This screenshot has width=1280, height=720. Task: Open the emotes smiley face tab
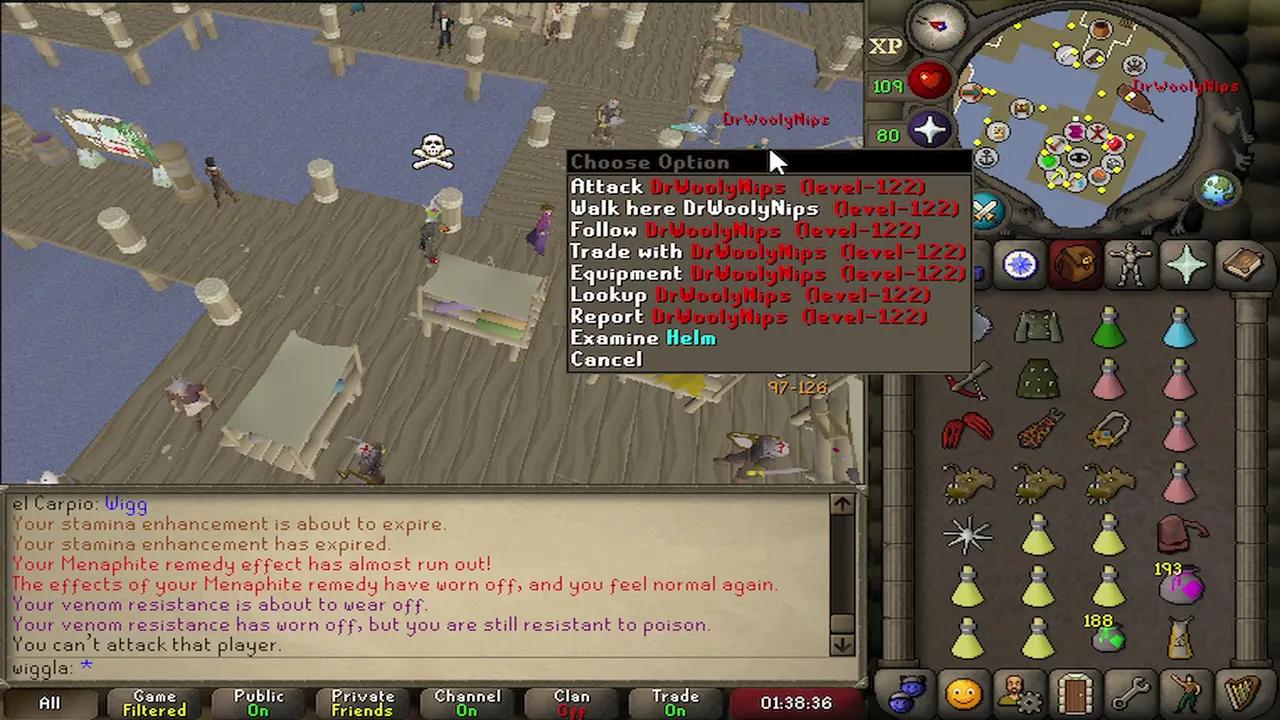click(963, 692)
